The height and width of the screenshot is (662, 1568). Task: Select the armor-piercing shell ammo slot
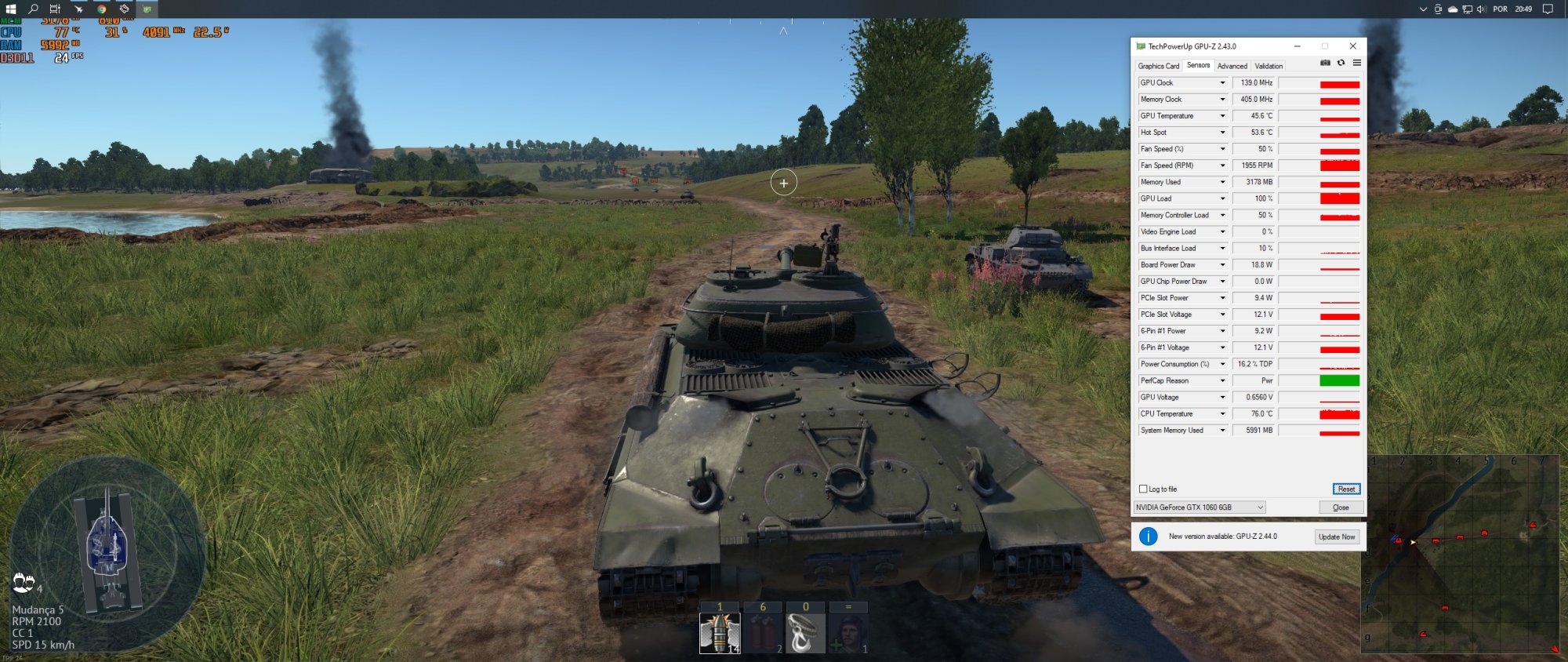tap(720, 632)
